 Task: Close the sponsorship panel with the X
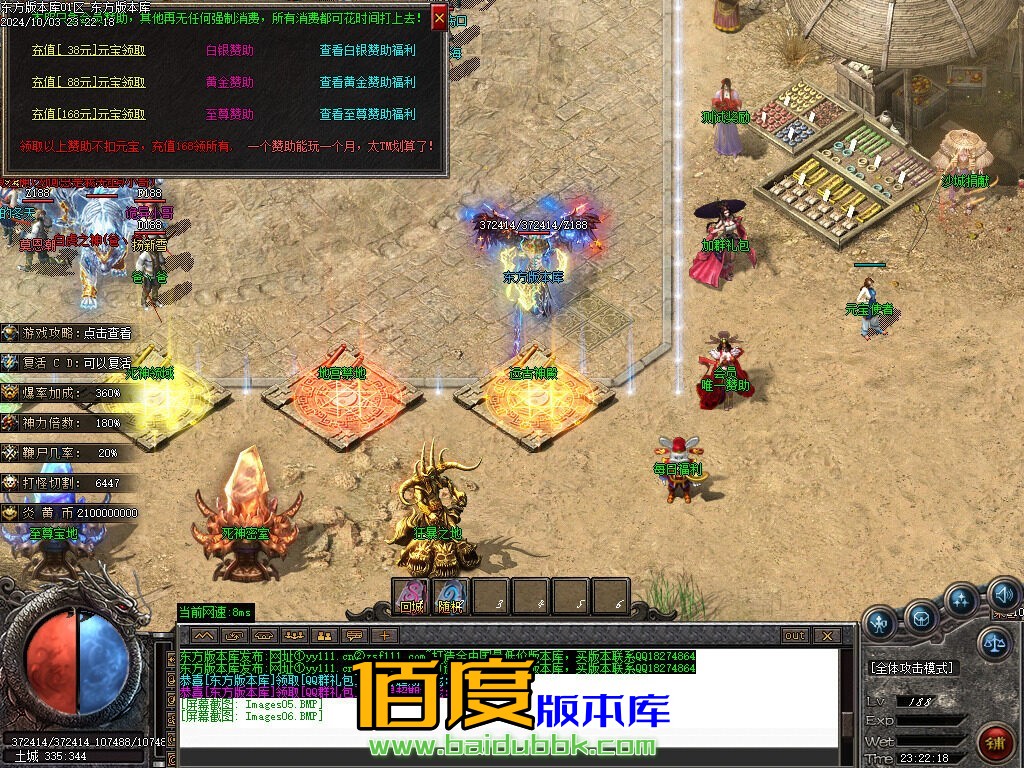(439, 17)
